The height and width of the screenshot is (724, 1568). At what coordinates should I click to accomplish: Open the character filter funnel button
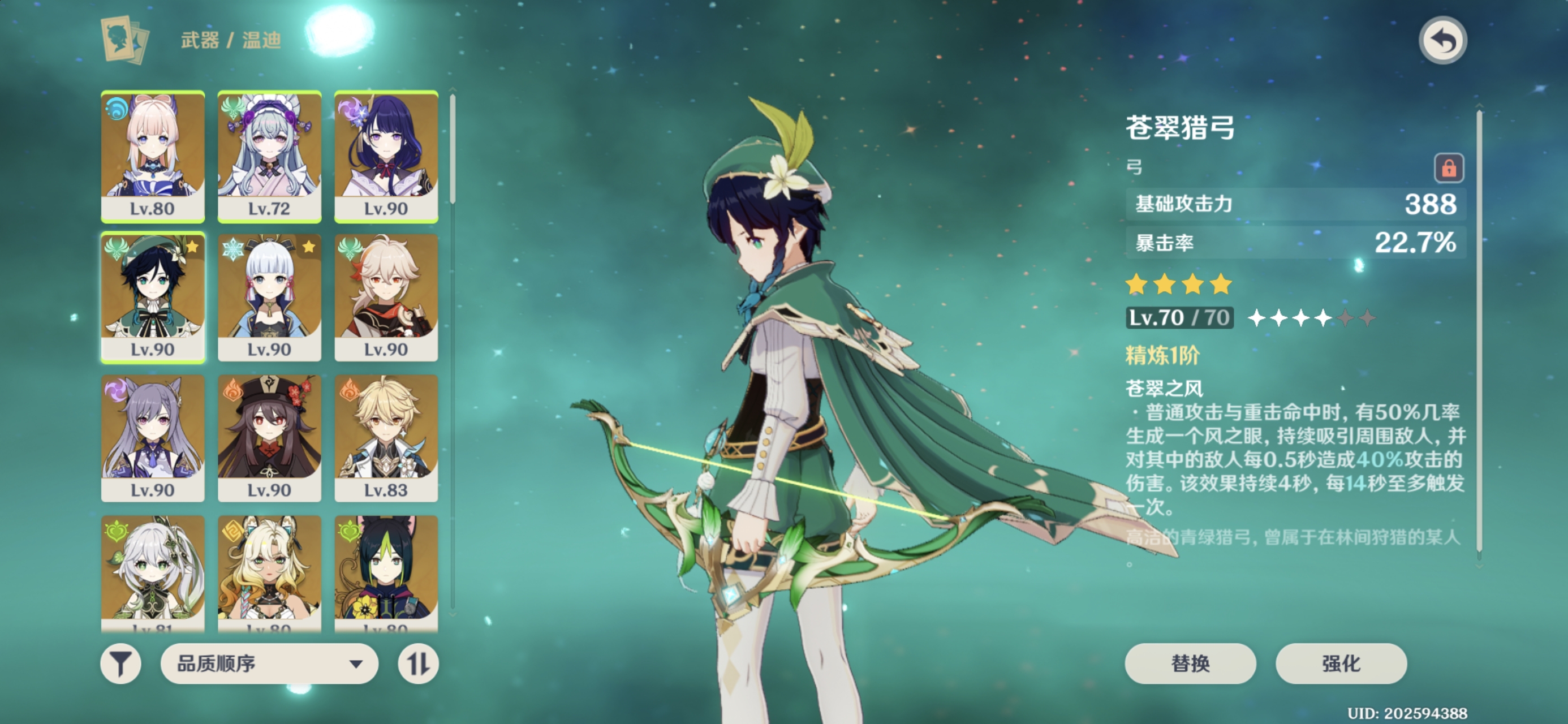120,663
